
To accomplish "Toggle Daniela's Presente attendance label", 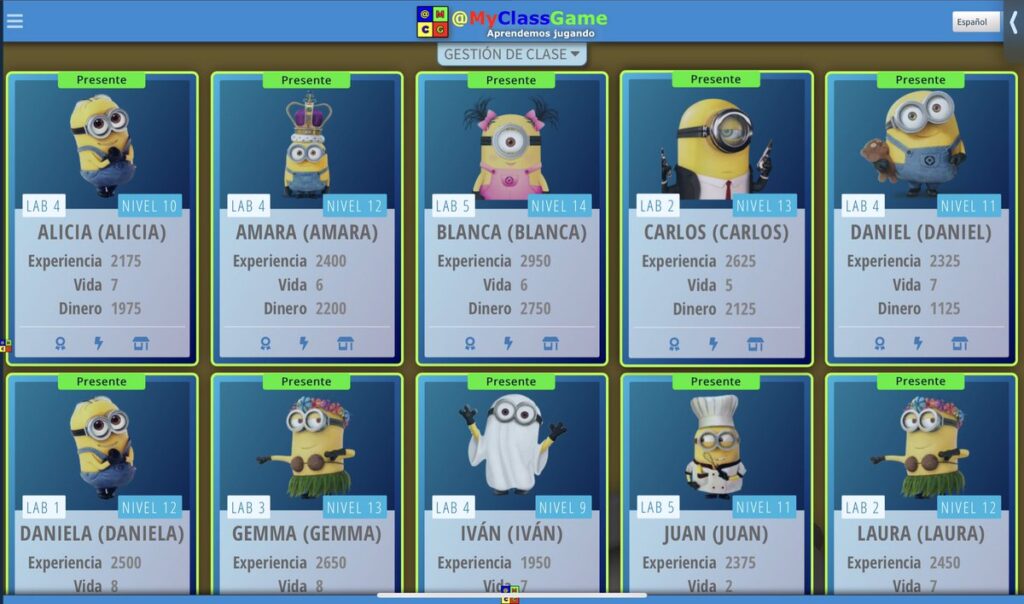I will 101,382.
